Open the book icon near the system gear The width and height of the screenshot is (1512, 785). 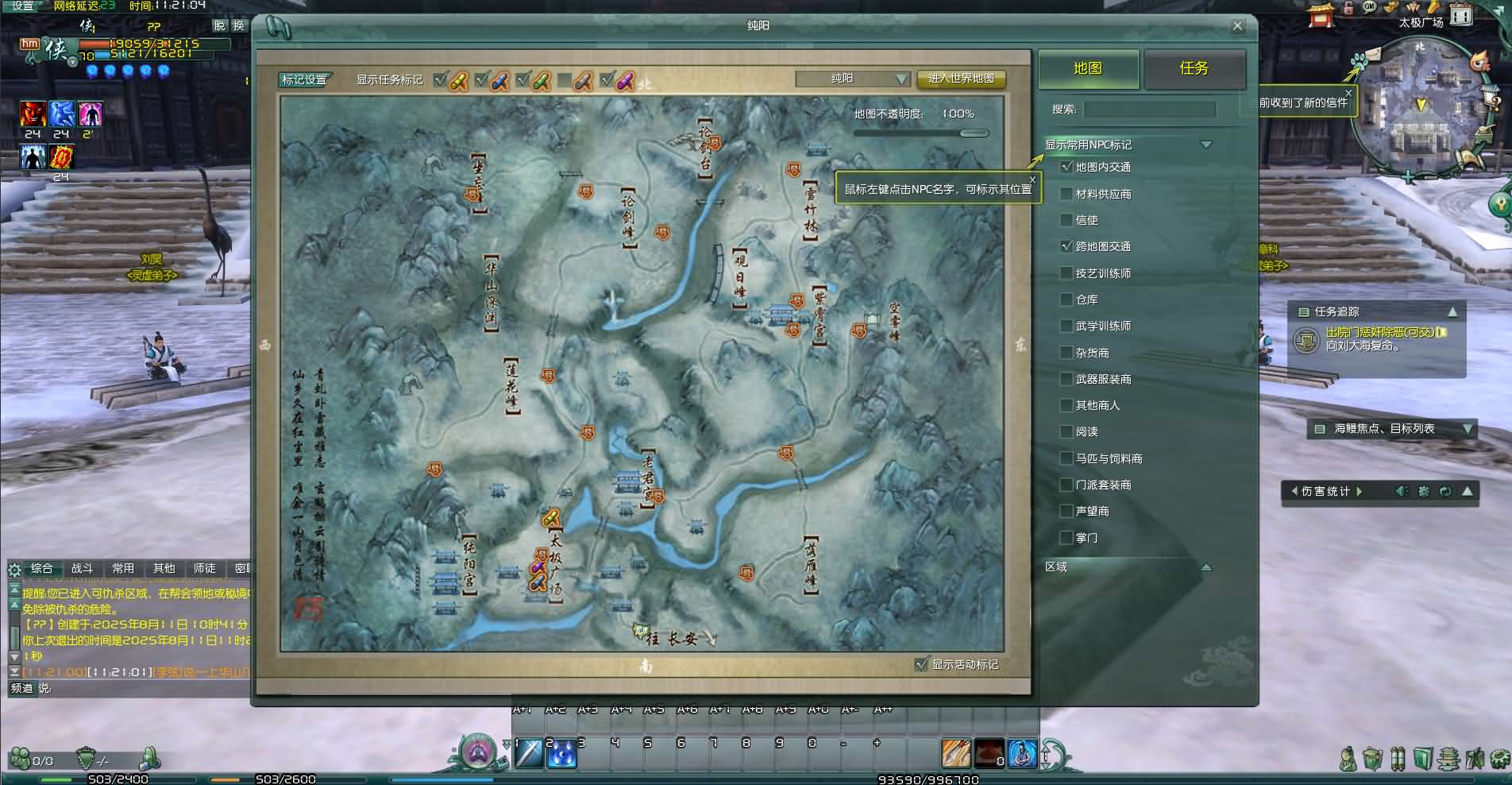click(1422, 759)
